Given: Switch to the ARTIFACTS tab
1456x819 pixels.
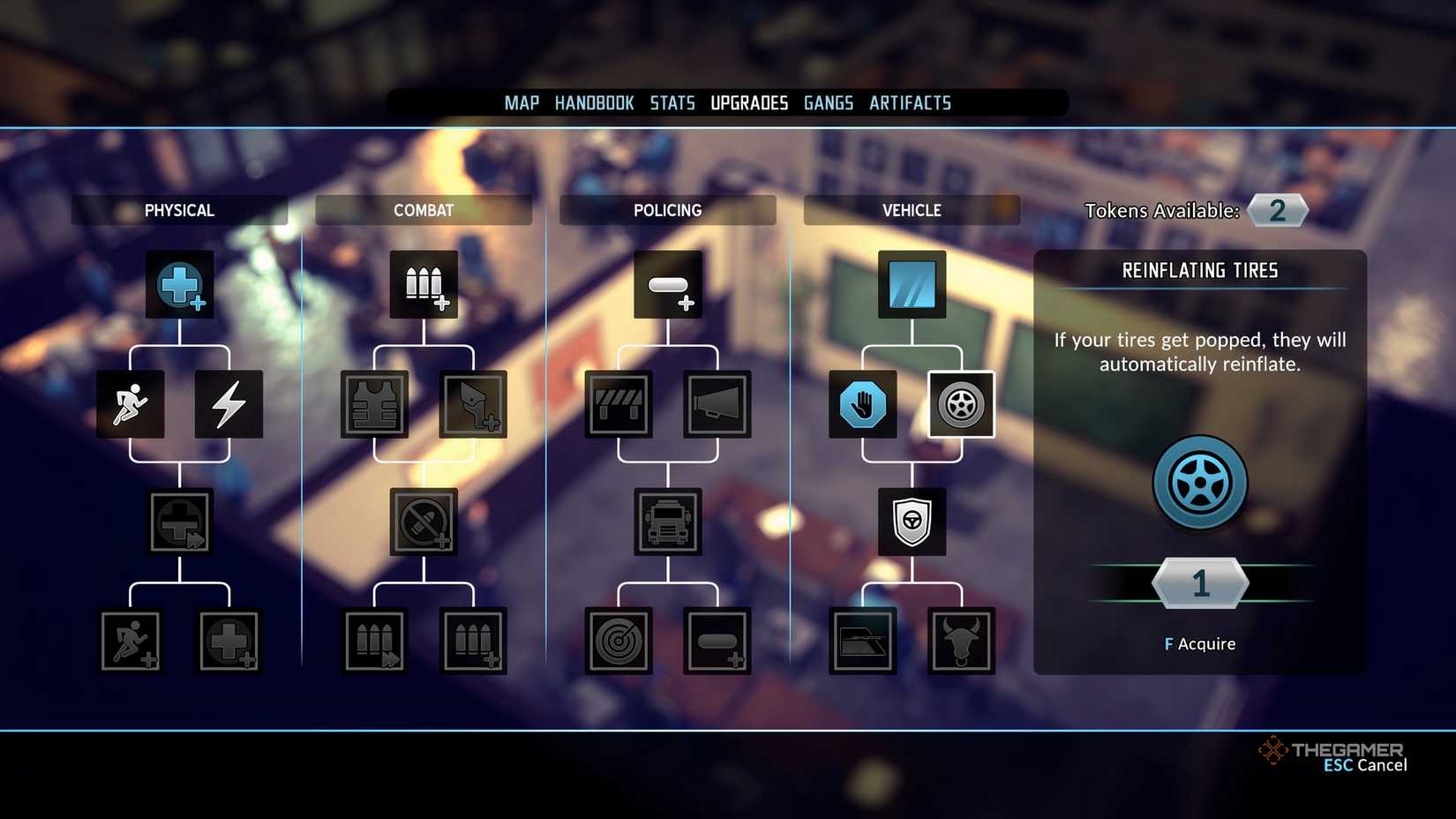Looking at the screenshot, I should 910,102.
